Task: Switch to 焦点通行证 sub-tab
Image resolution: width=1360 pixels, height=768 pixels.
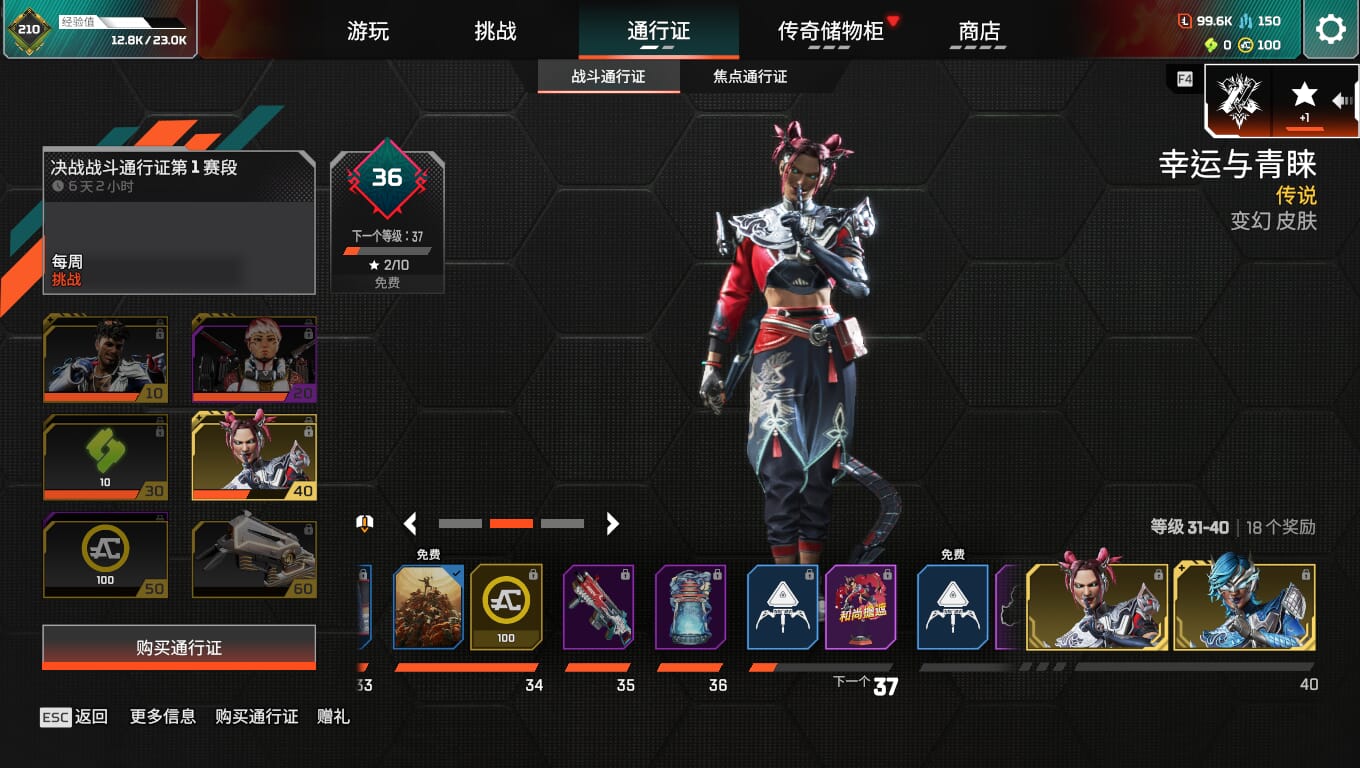Action: [x=750, y=77]
